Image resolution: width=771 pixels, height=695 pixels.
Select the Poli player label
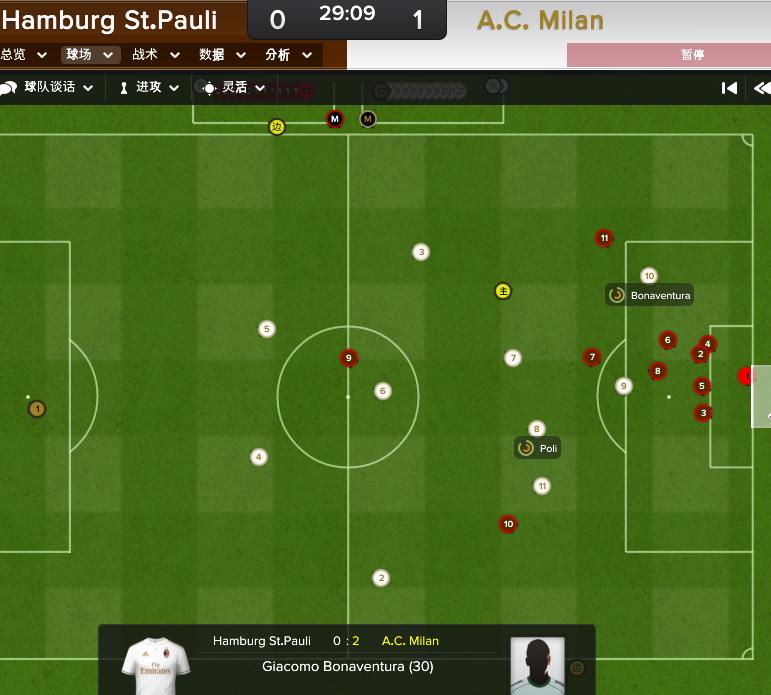(x=538, y=448)
